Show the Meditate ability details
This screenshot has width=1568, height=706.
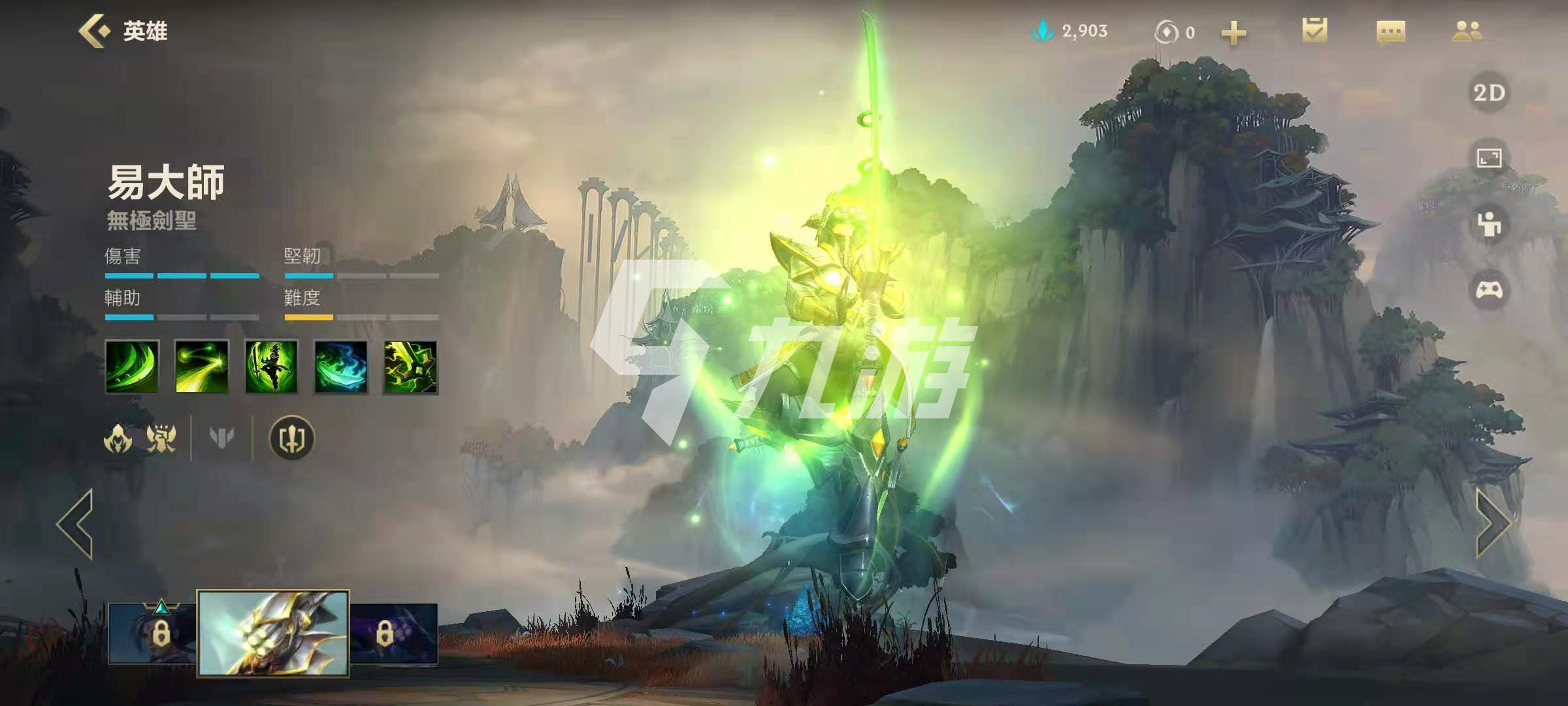coord(271,367)
